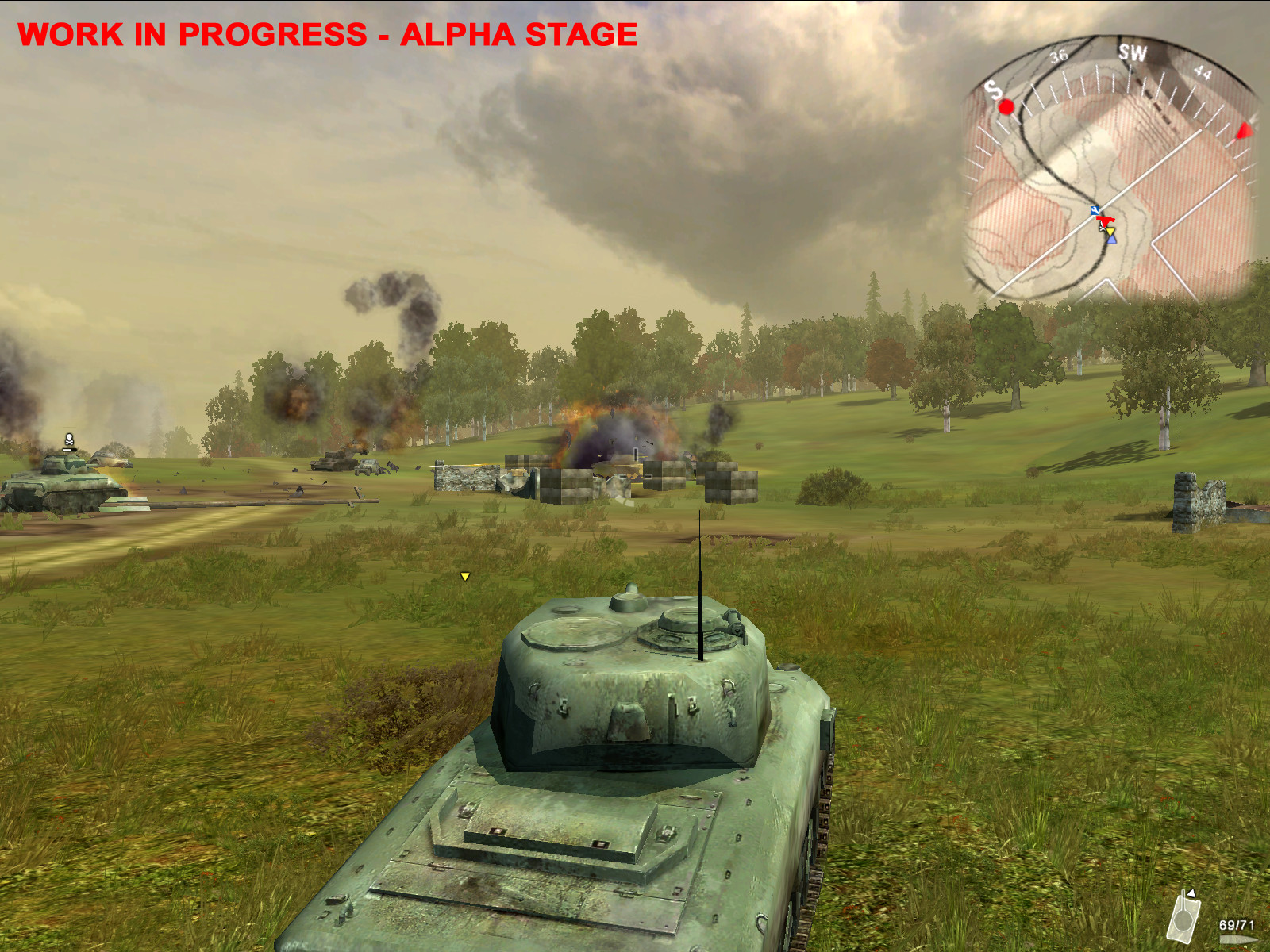Click the 69/71 ammunition counter
The height and width of the screenshot is (952, 1270).
click(x=1237, y=924)
